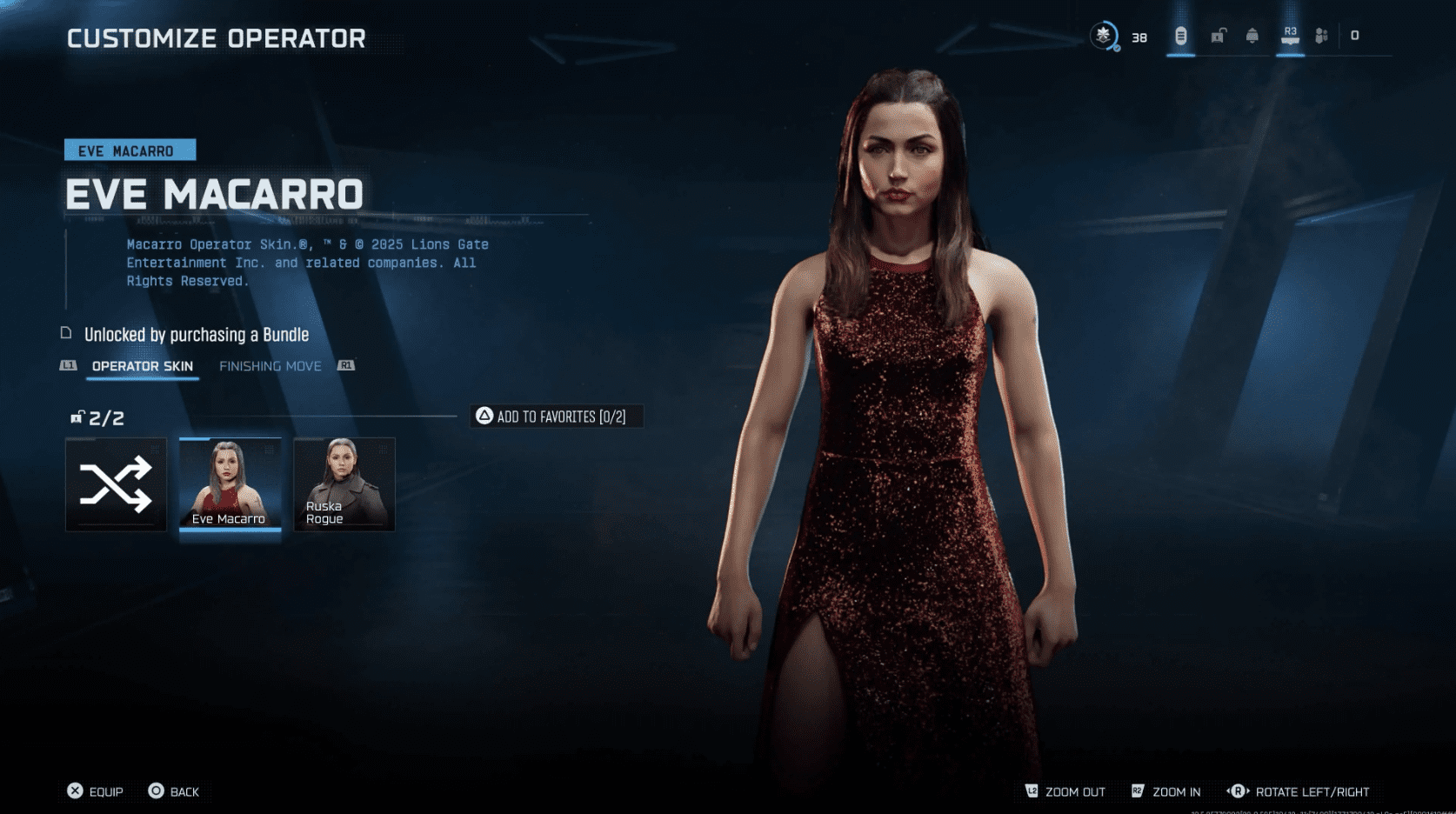Choose the Ruska Rogue operator skin
Viewport: 1456px width, 814px height.
[x=344, y=484]
